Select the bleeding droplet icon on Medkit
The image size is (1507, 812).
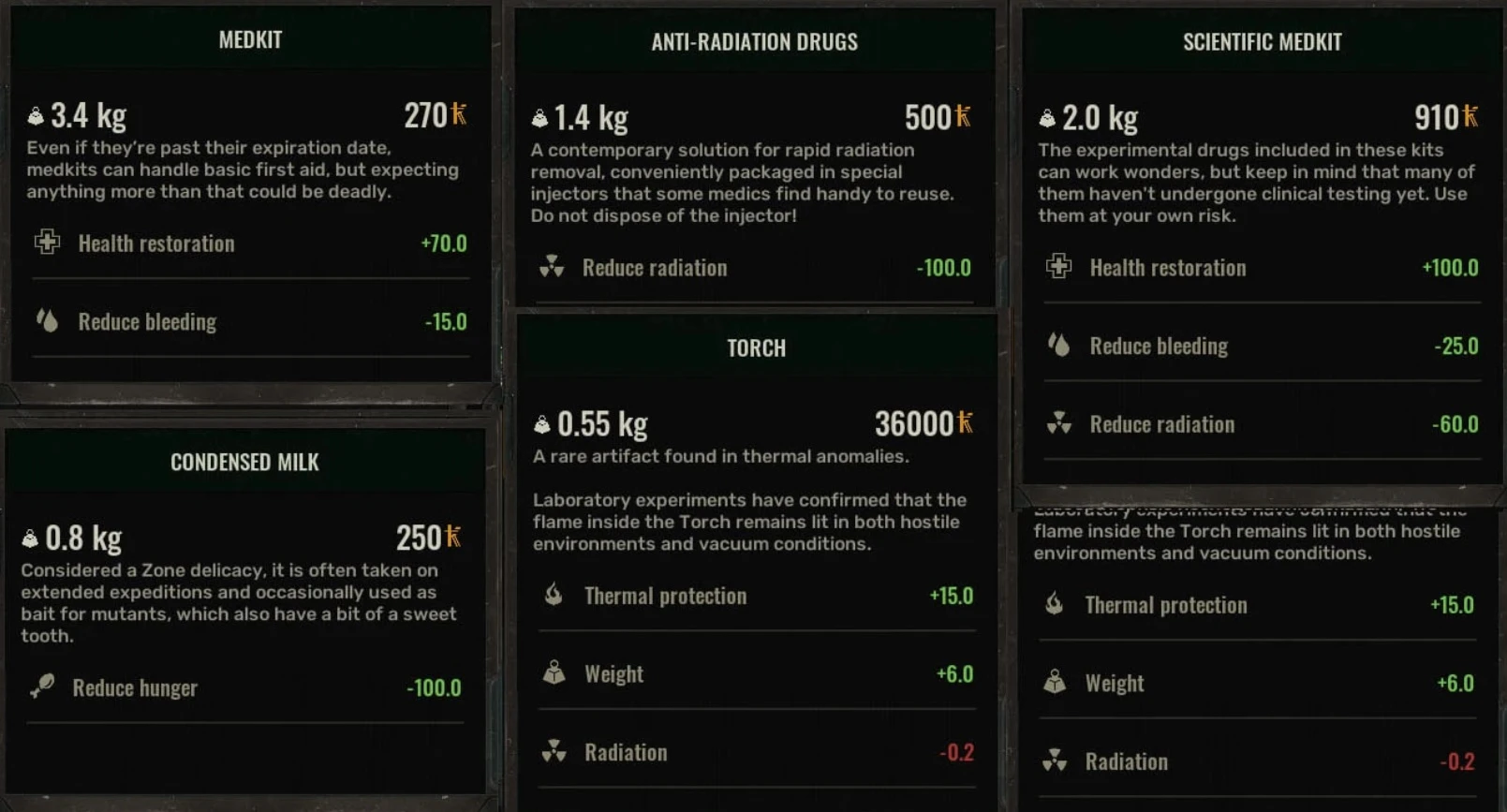pos(46,321)
